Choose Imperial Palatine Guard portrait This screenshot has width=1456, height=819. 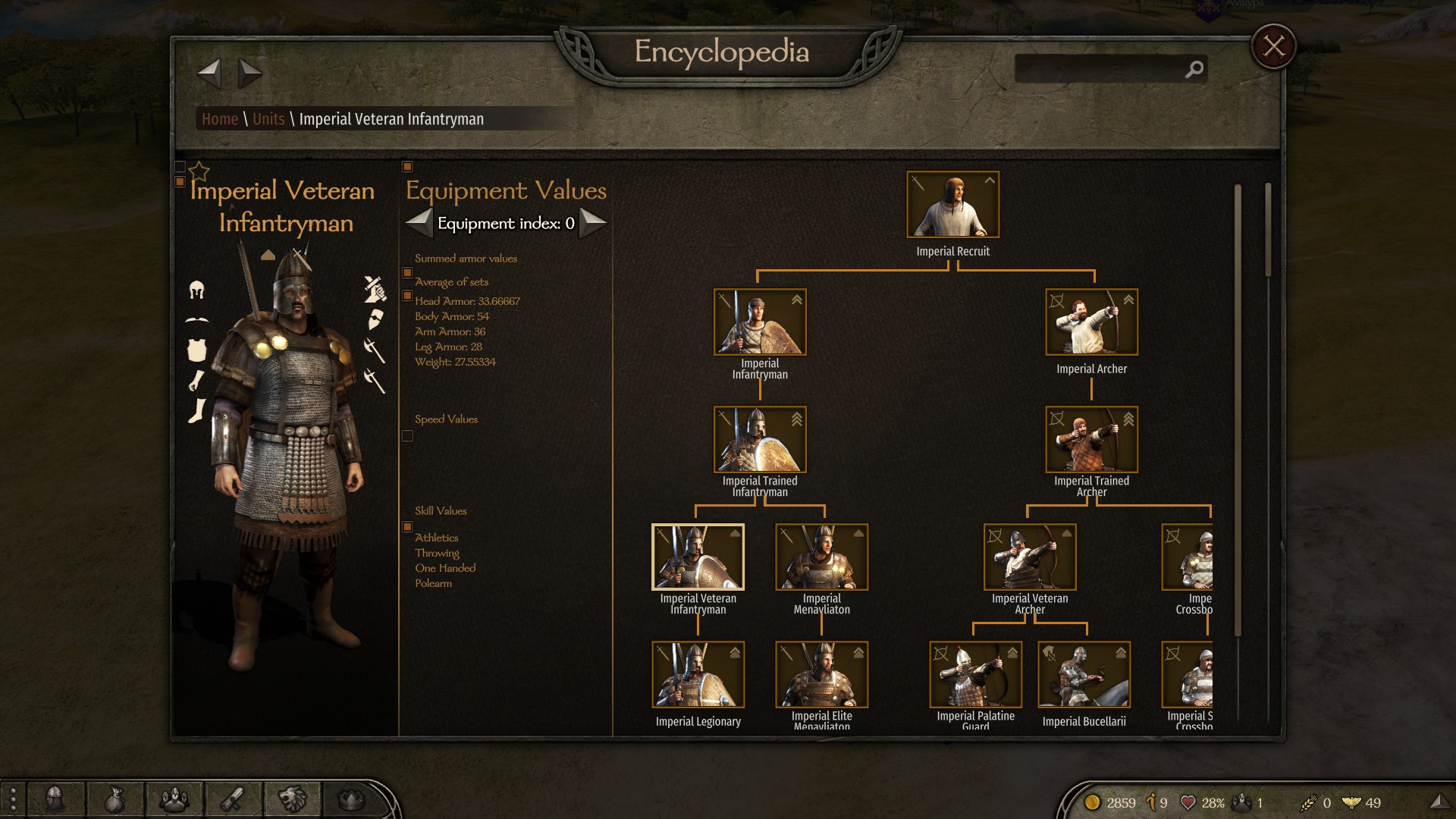975,675
